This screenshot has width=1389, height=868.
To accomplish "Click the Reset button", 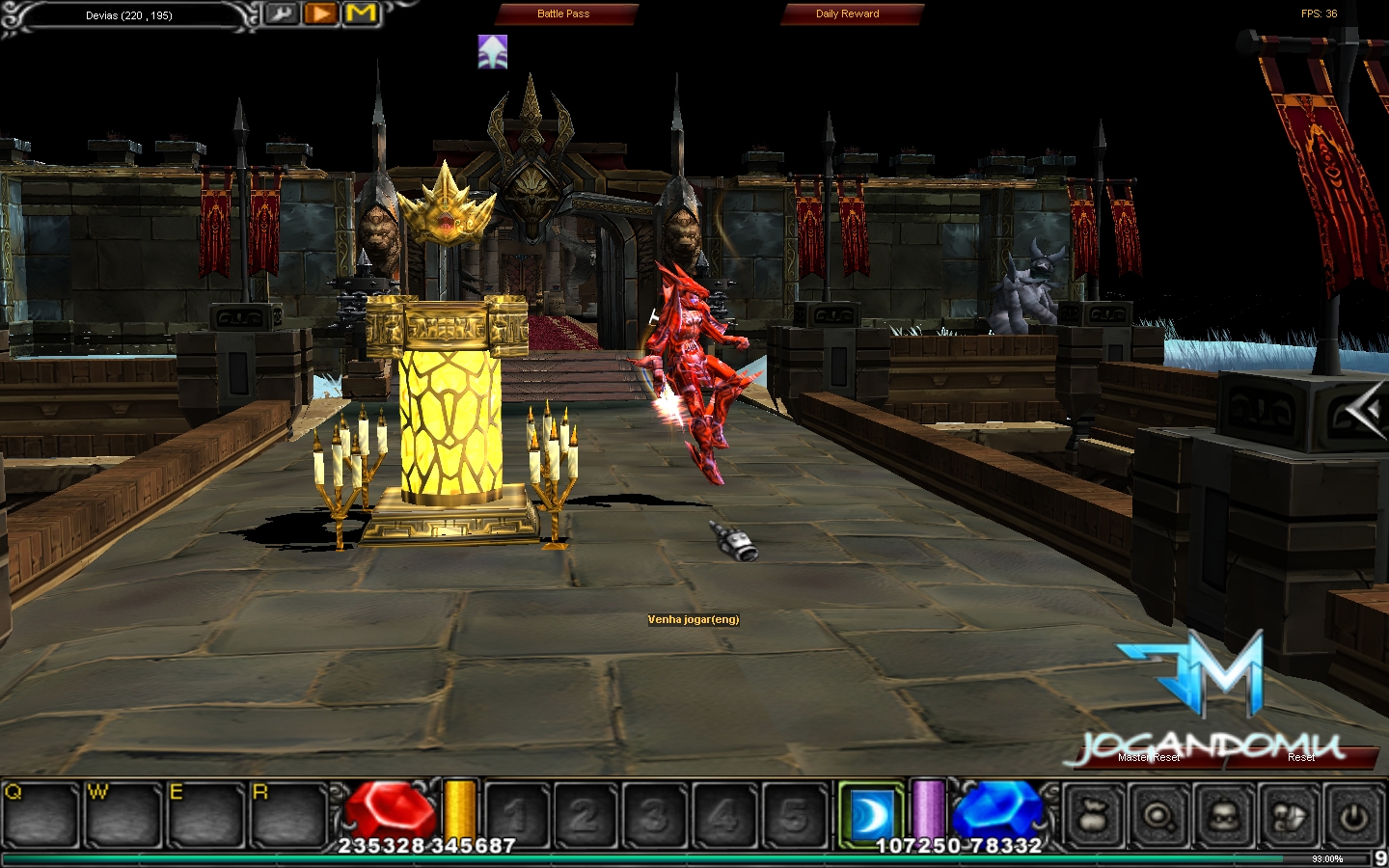I will tap(1301, 758).
